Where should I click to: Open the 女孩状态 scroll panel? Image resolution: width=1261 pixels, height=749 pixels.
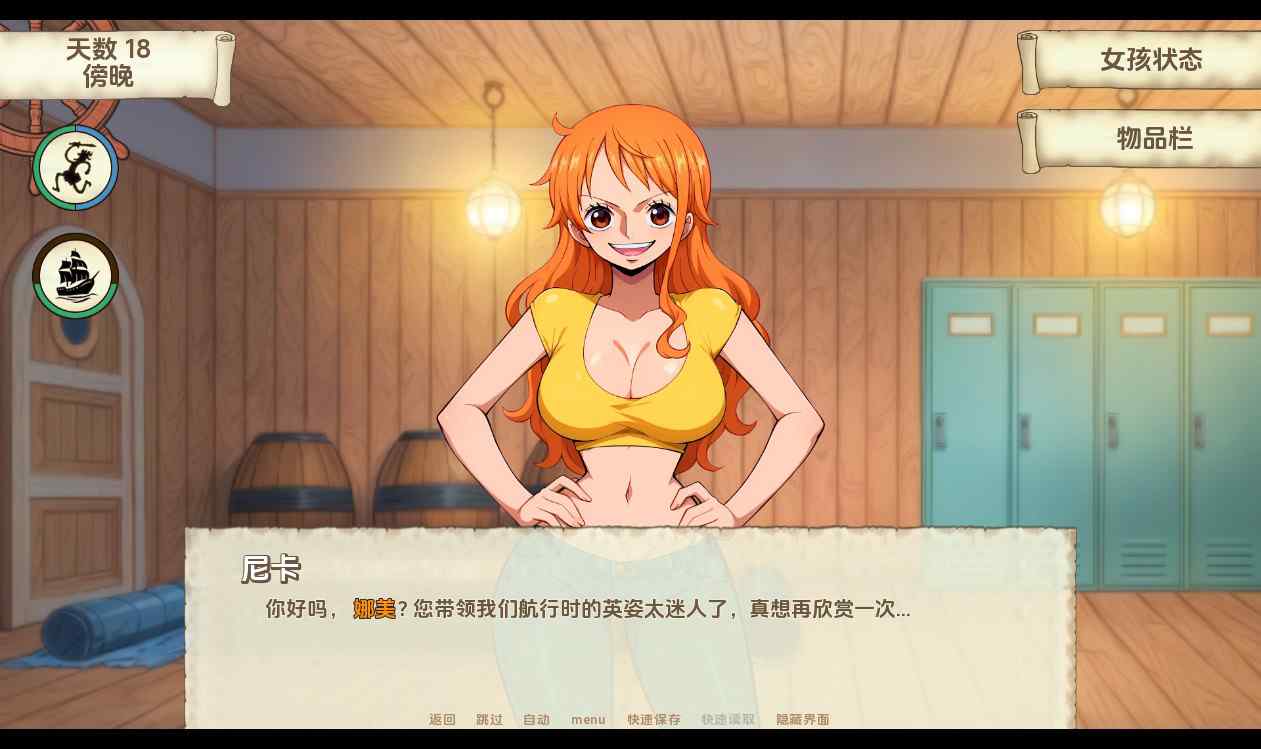[1150, 60]
